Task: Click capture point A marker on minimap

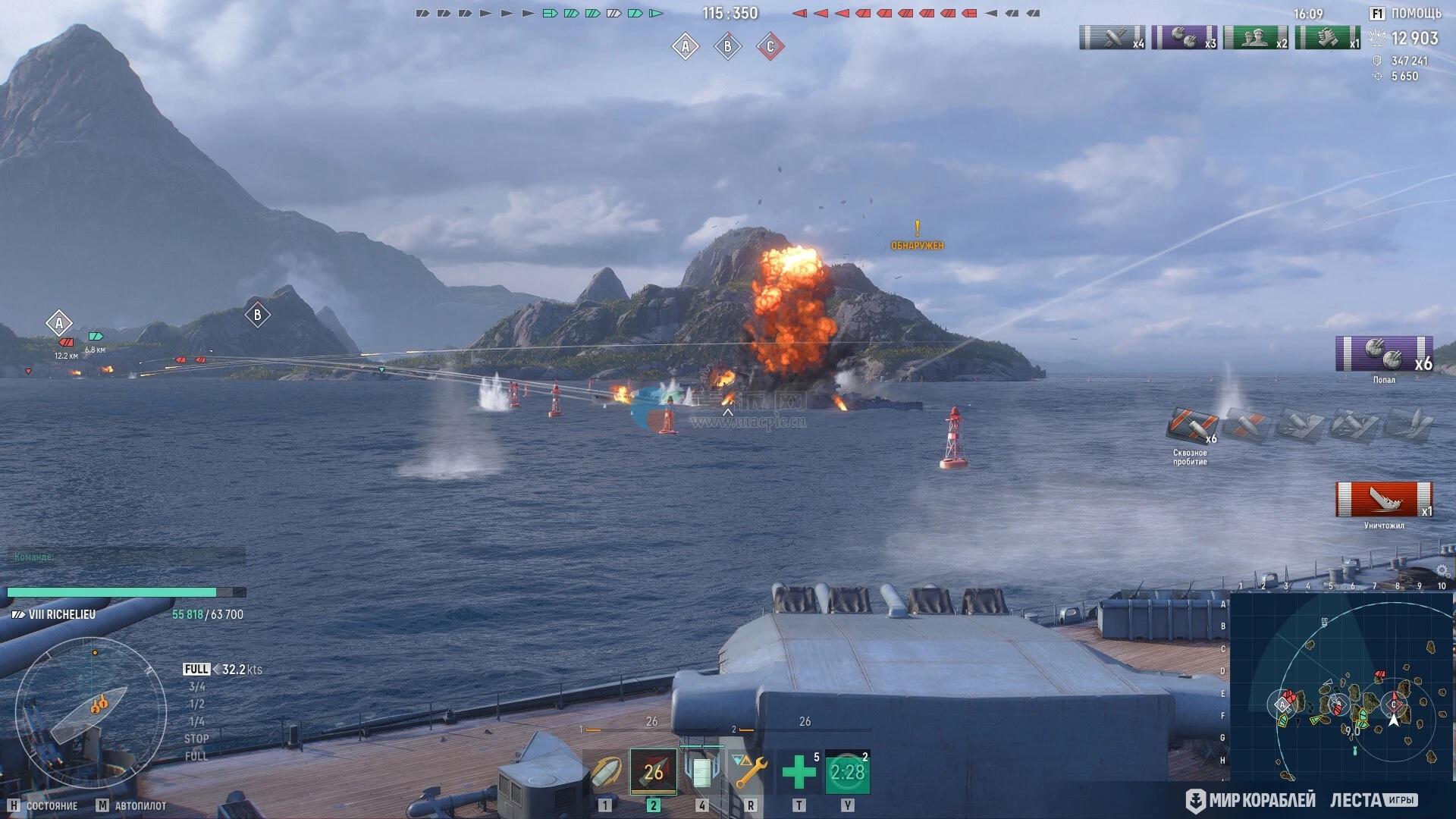Action: pos(1282,704)
